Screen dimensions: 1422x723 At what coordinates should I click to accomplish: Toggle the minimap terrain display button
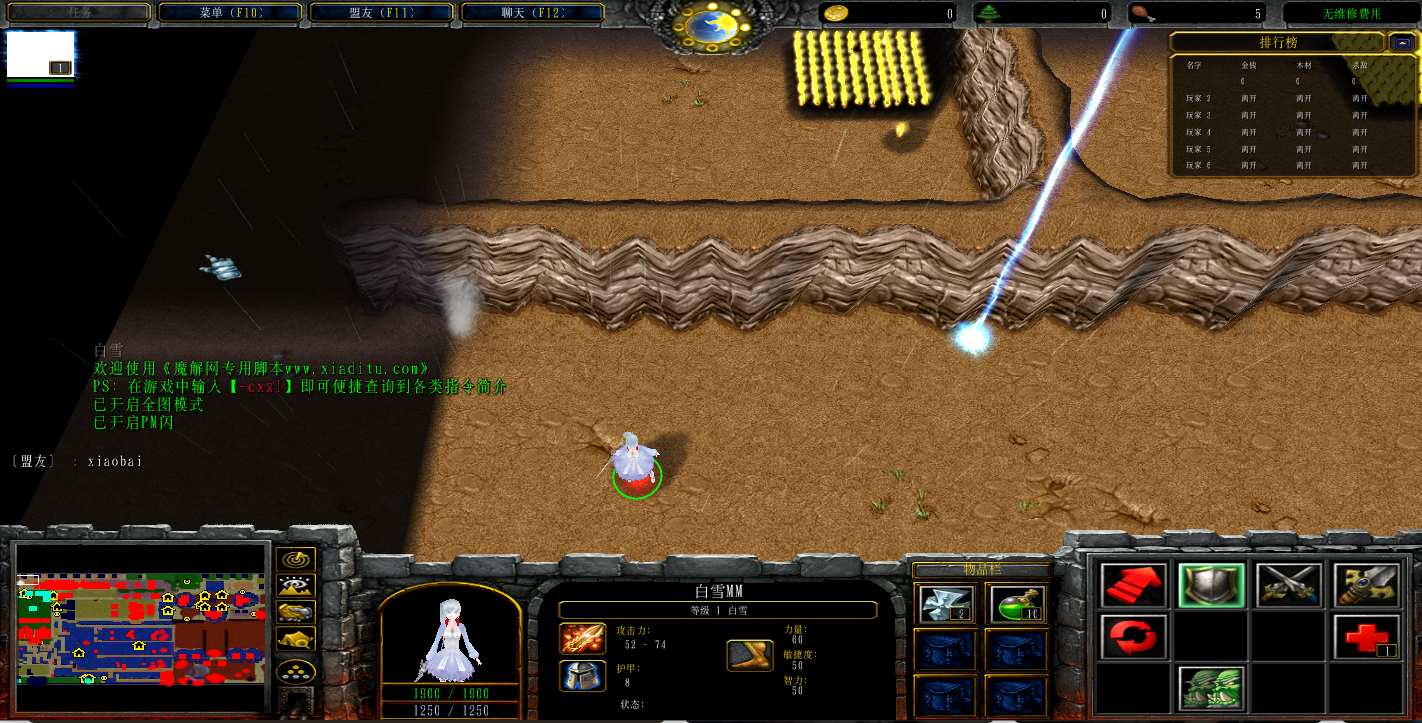(x=296, y=586)
